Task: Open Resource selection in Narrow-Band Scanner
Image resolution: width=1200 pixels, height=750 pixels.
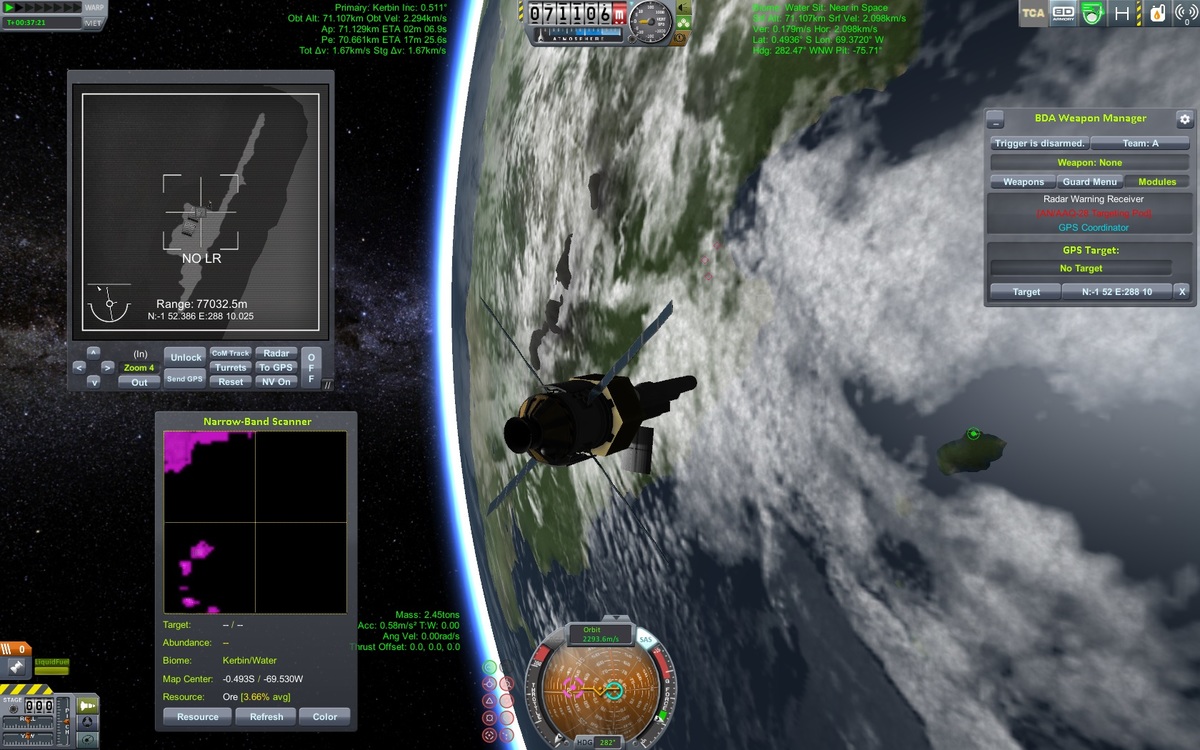Action: pos(198,716)
